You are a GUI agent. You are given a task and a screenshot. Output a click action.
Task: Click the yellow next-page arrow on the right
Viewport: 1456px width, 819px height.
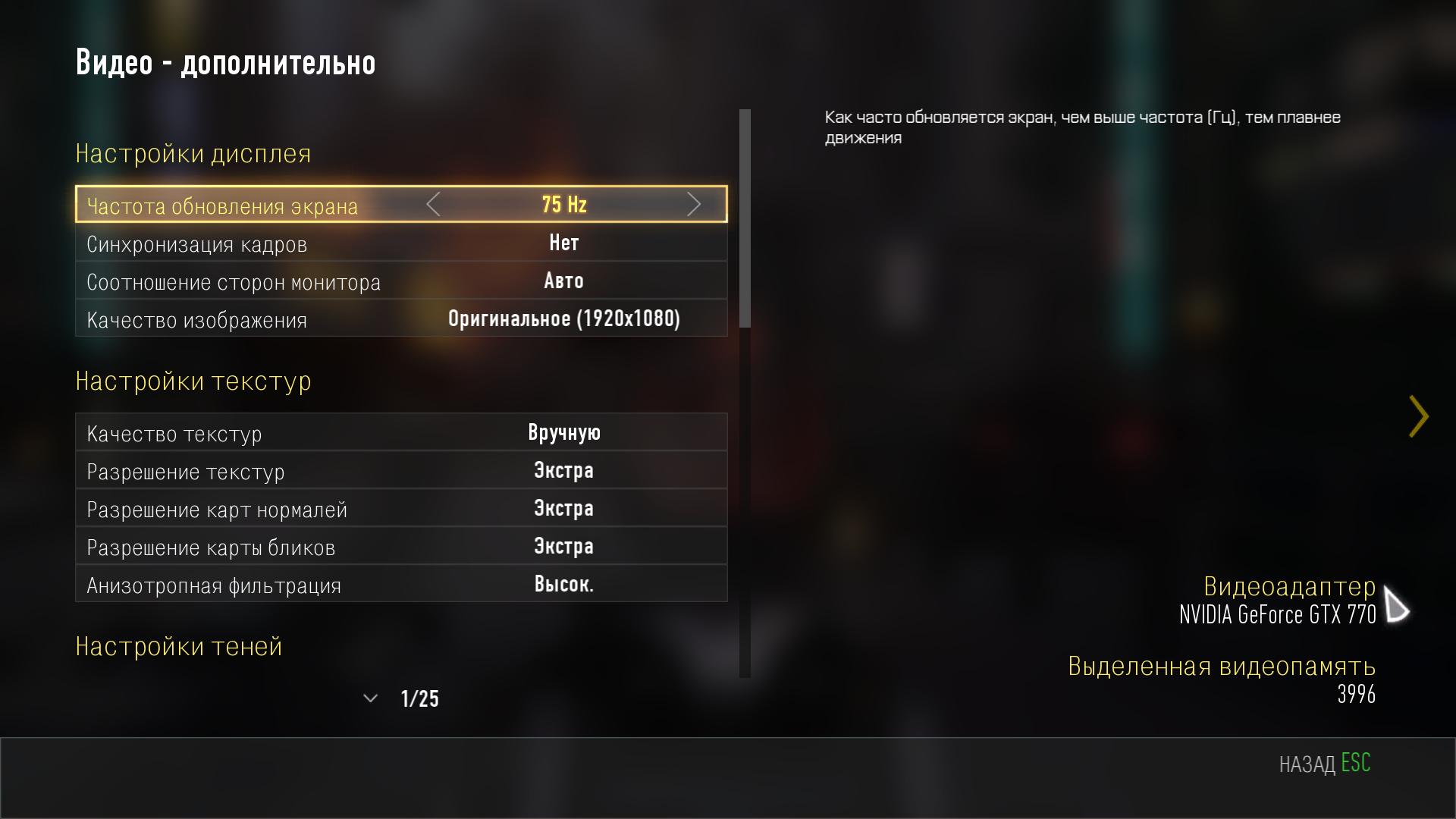coord(1418,416)
